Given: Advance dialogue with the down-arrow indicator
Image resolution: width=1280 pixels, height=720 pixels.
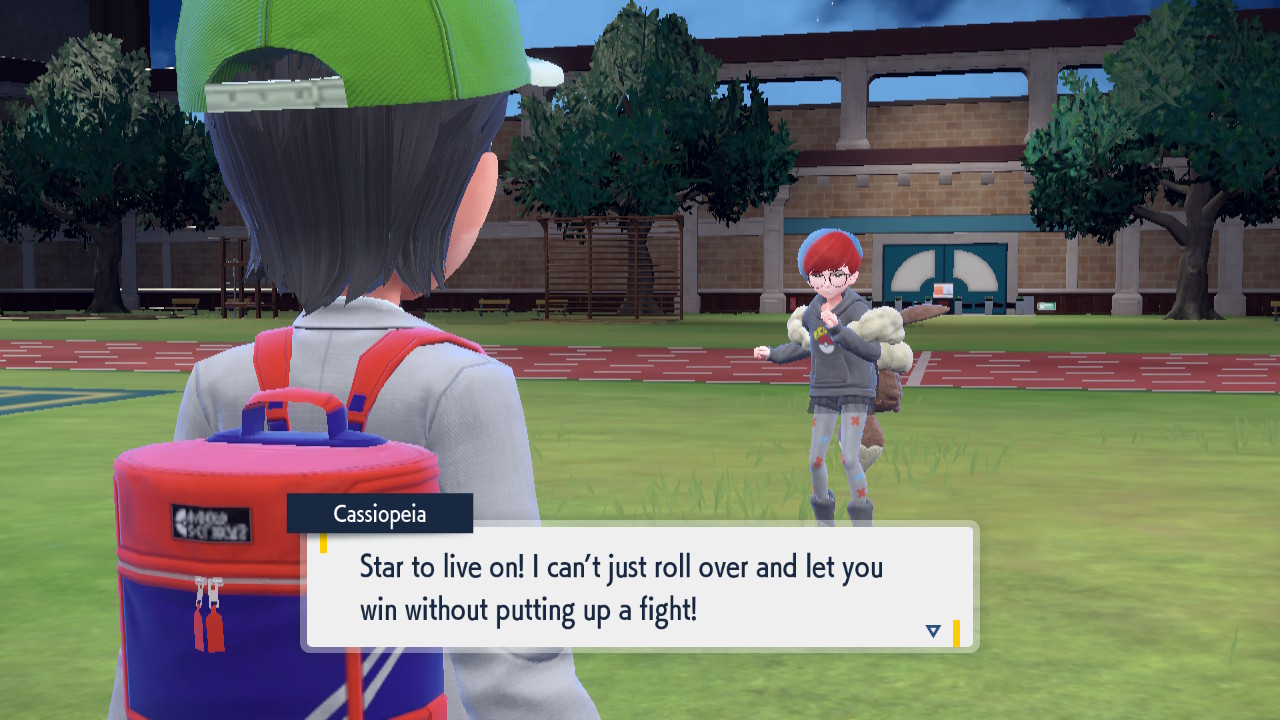Looking at the screenshot, I should [x=933, y=631].
